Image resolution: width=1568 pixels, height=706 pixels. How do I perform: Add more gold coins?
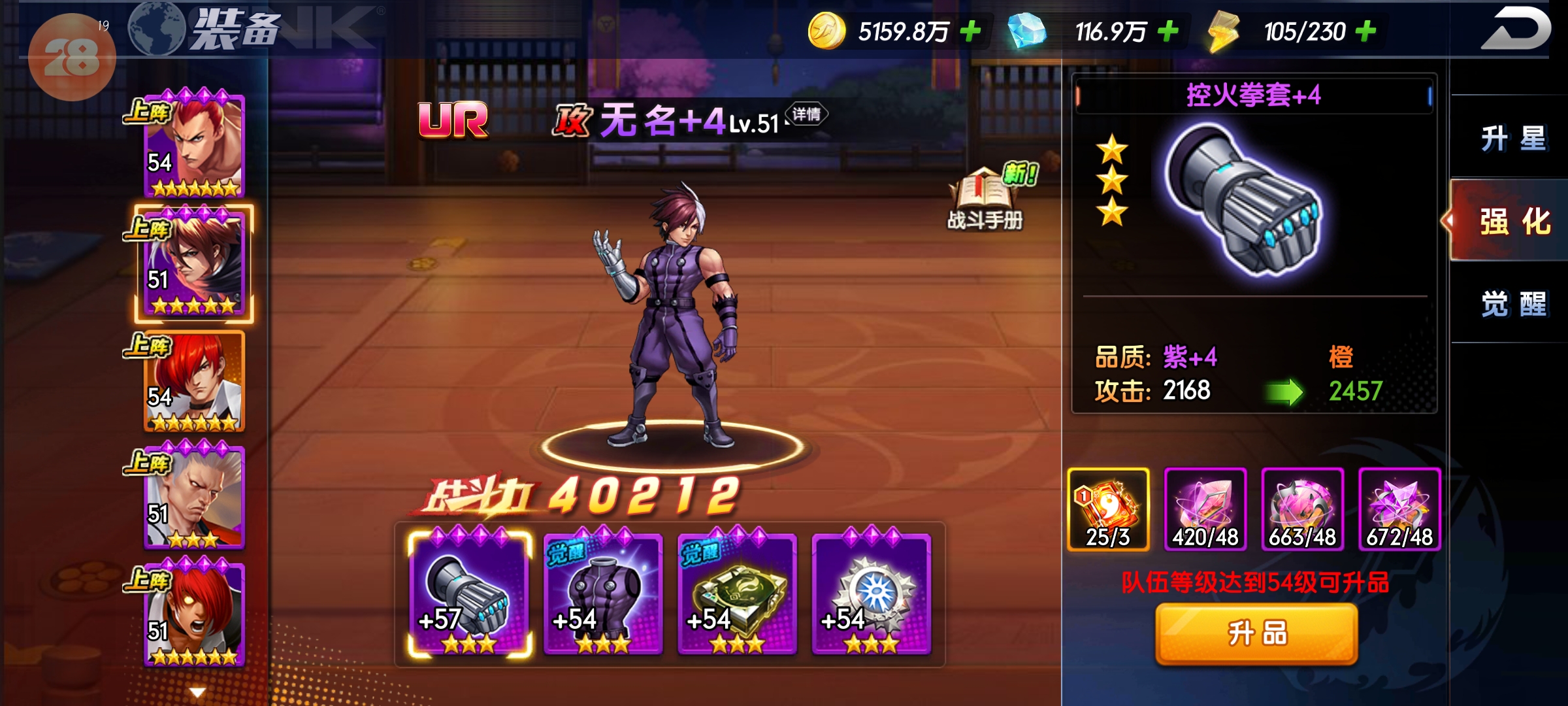(x=971, y=31)
